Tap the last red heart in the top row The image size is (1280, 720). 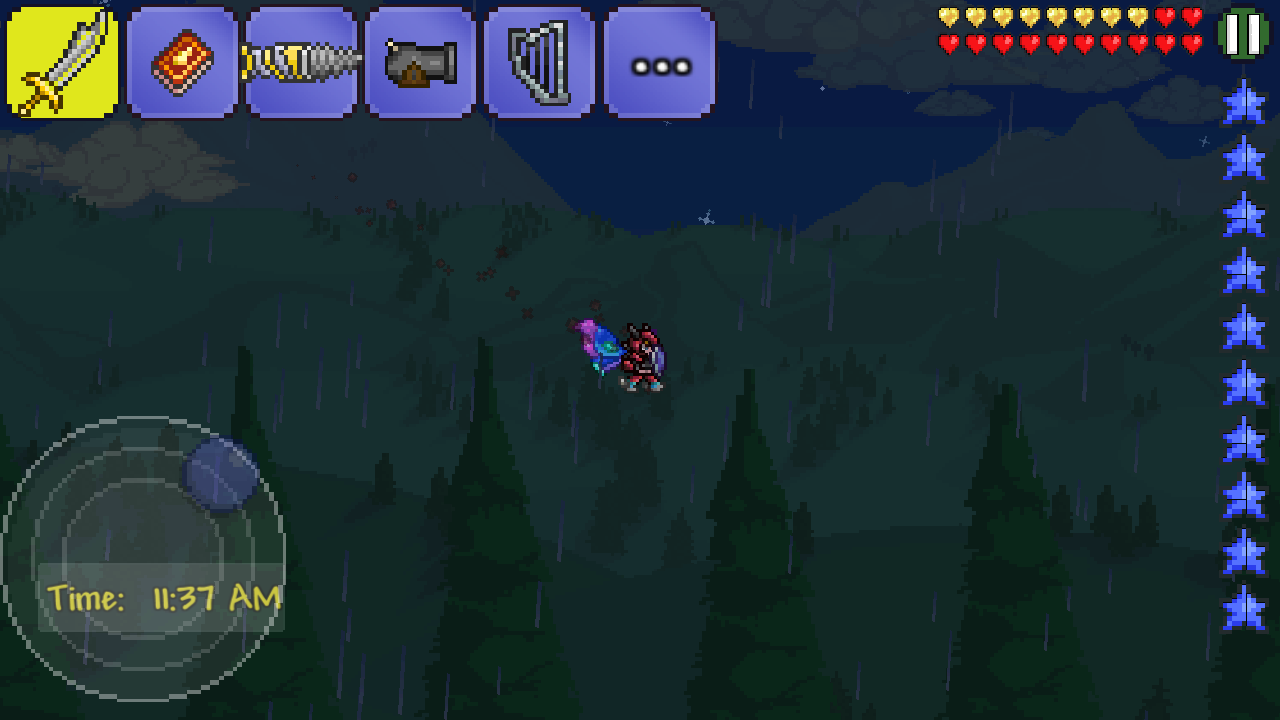tap(1192, 16)
